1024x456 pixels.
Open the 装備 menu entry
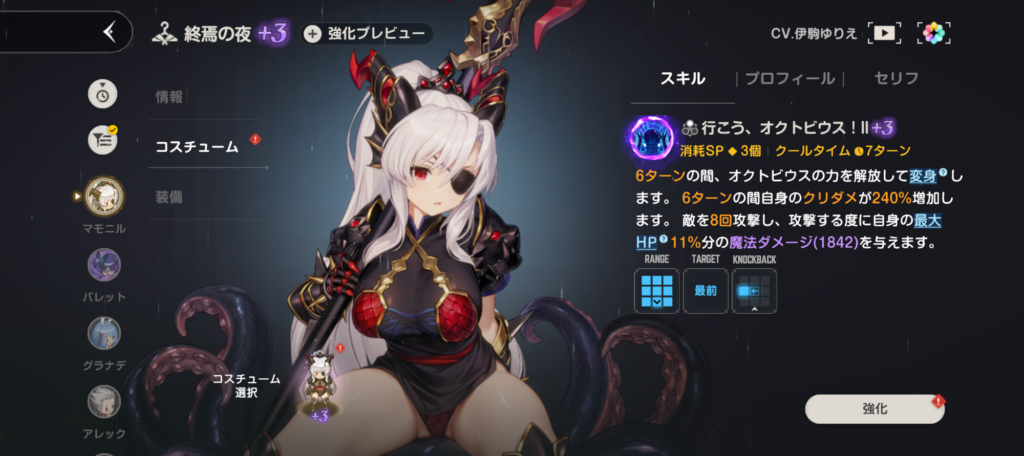[x=169, y=196]
